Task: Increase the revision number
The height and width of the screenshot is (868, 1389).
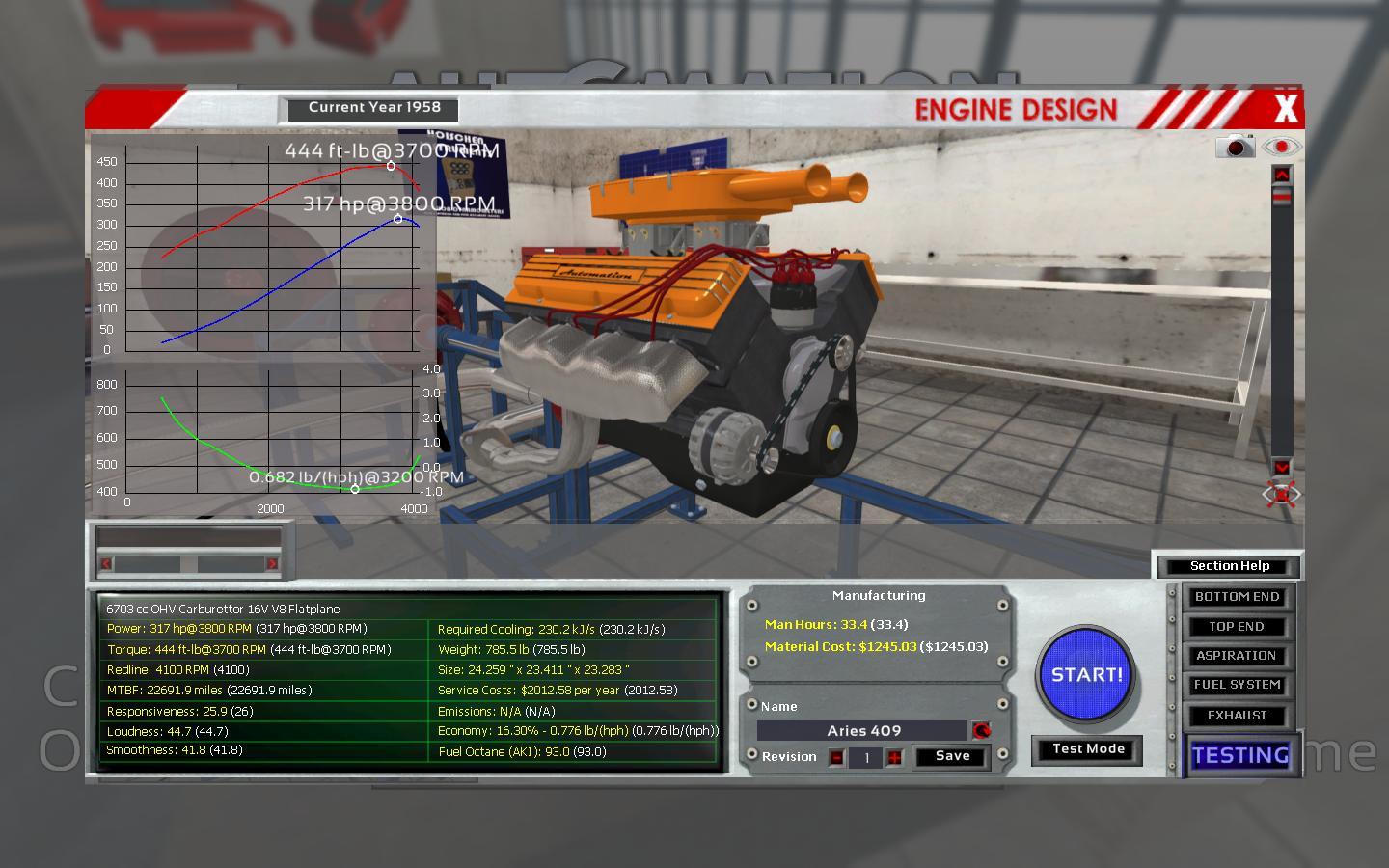Action: (x=895, y=758)
